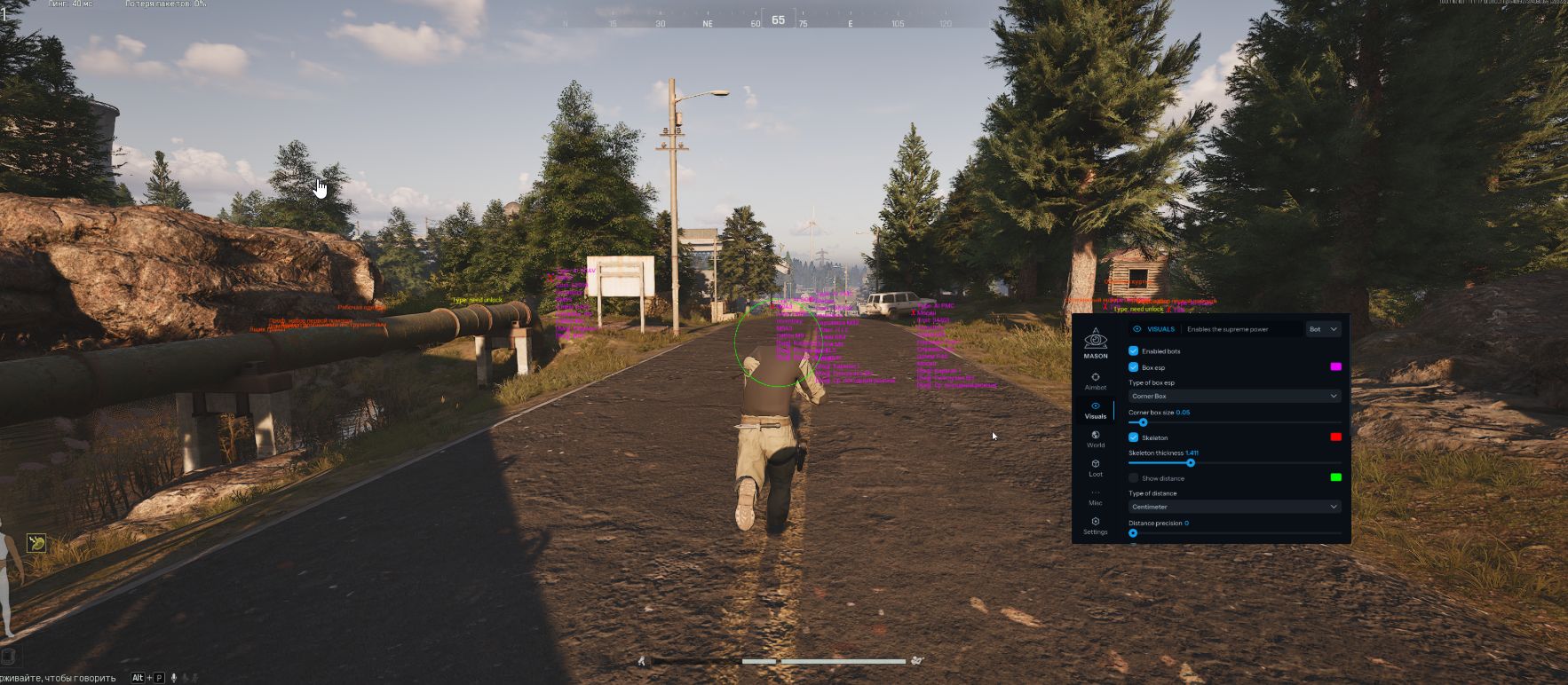Toggle the Skeleton checkbox

click(1134, 437)
